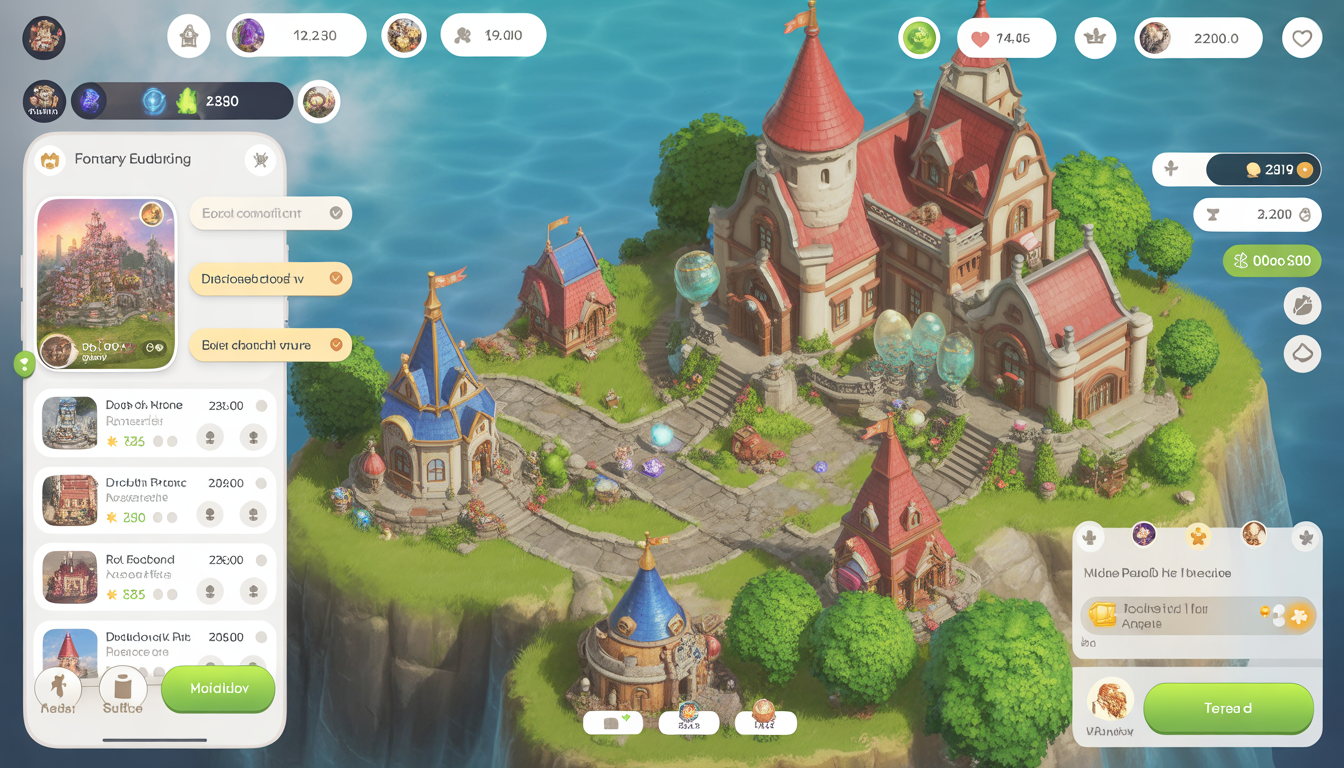Choose the "Eoiet chonchl vrure" option
Viewport: 1344px width, 768px height.
click(270, 345)
